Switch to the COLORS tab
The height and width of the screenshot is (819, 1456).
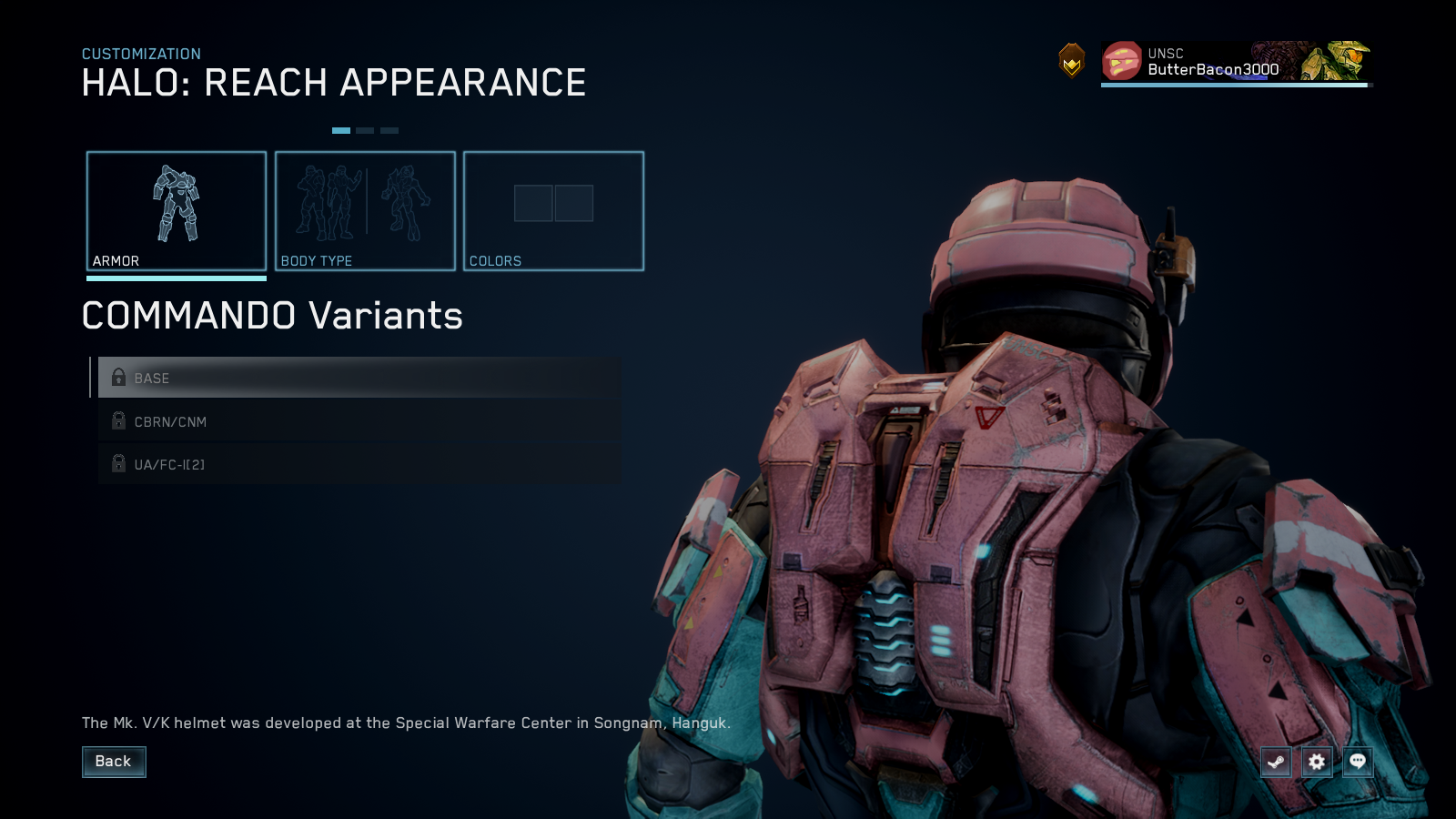[x=554, y=211]
